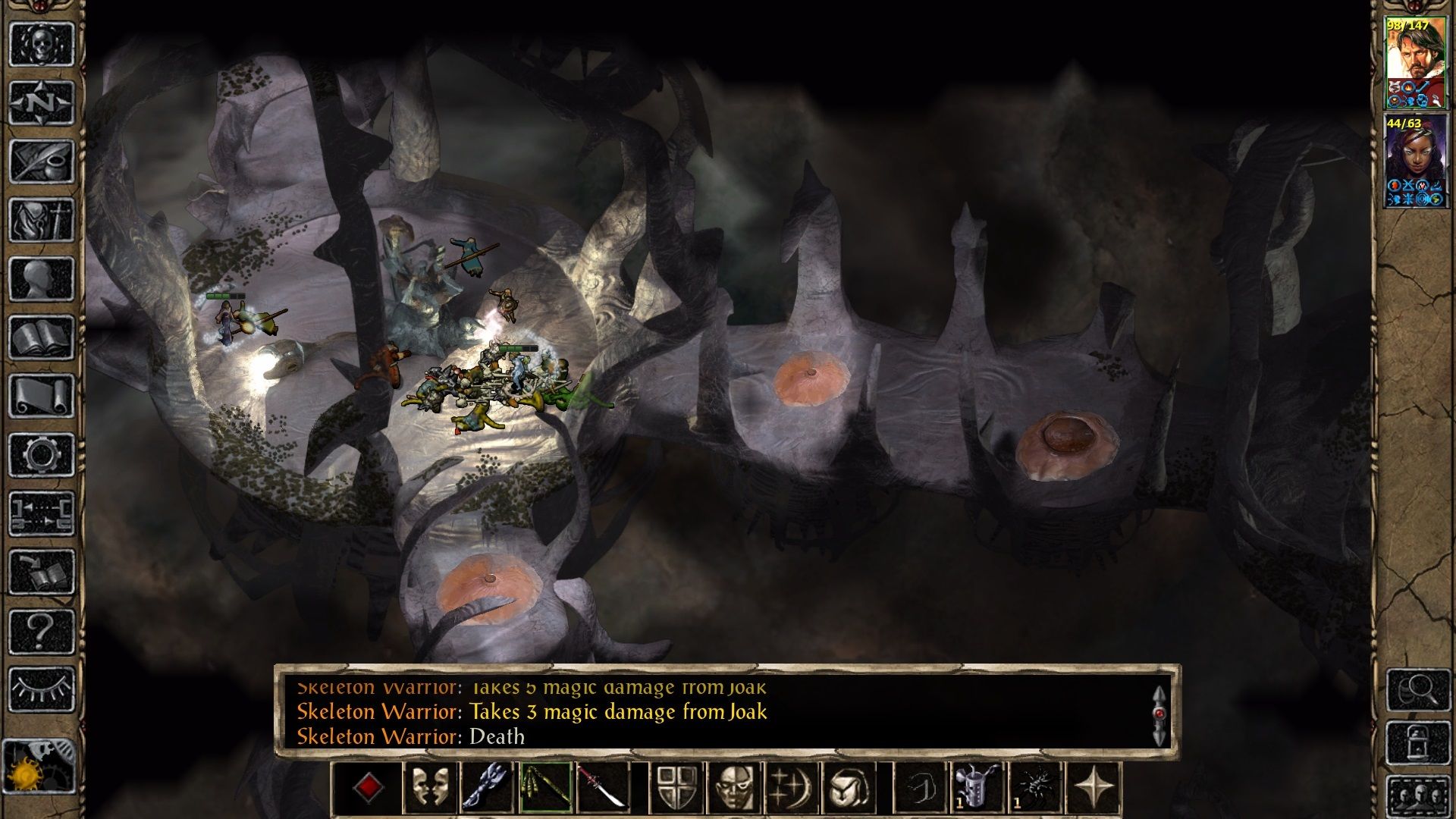Open the mage spellbook with the open book
Viewport: 1456px width, 819px height.
[42, 337]
